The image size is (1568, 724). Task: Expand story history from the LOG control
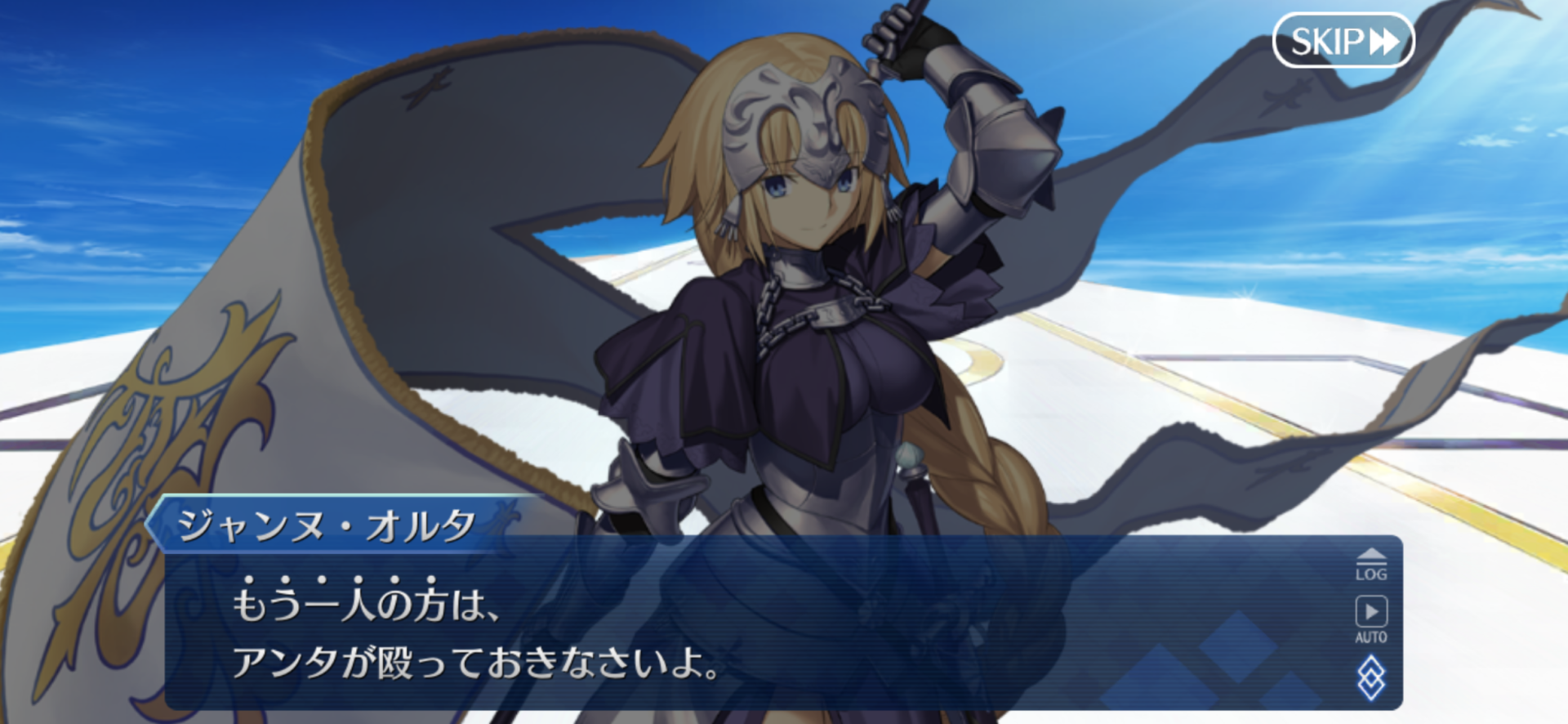point(1374,564)
